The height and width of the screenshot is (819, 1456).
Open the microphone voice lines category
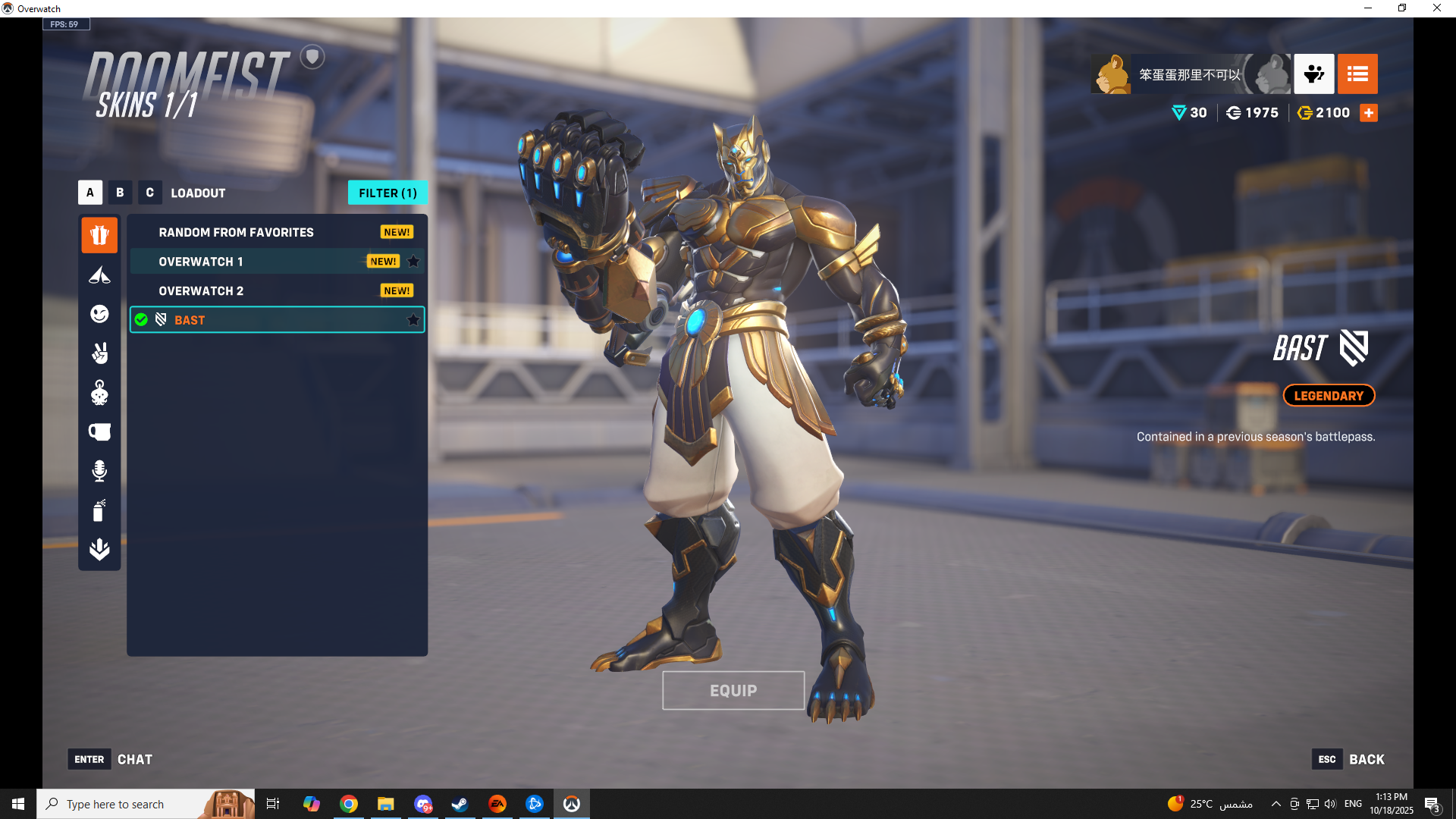[99, 471]
